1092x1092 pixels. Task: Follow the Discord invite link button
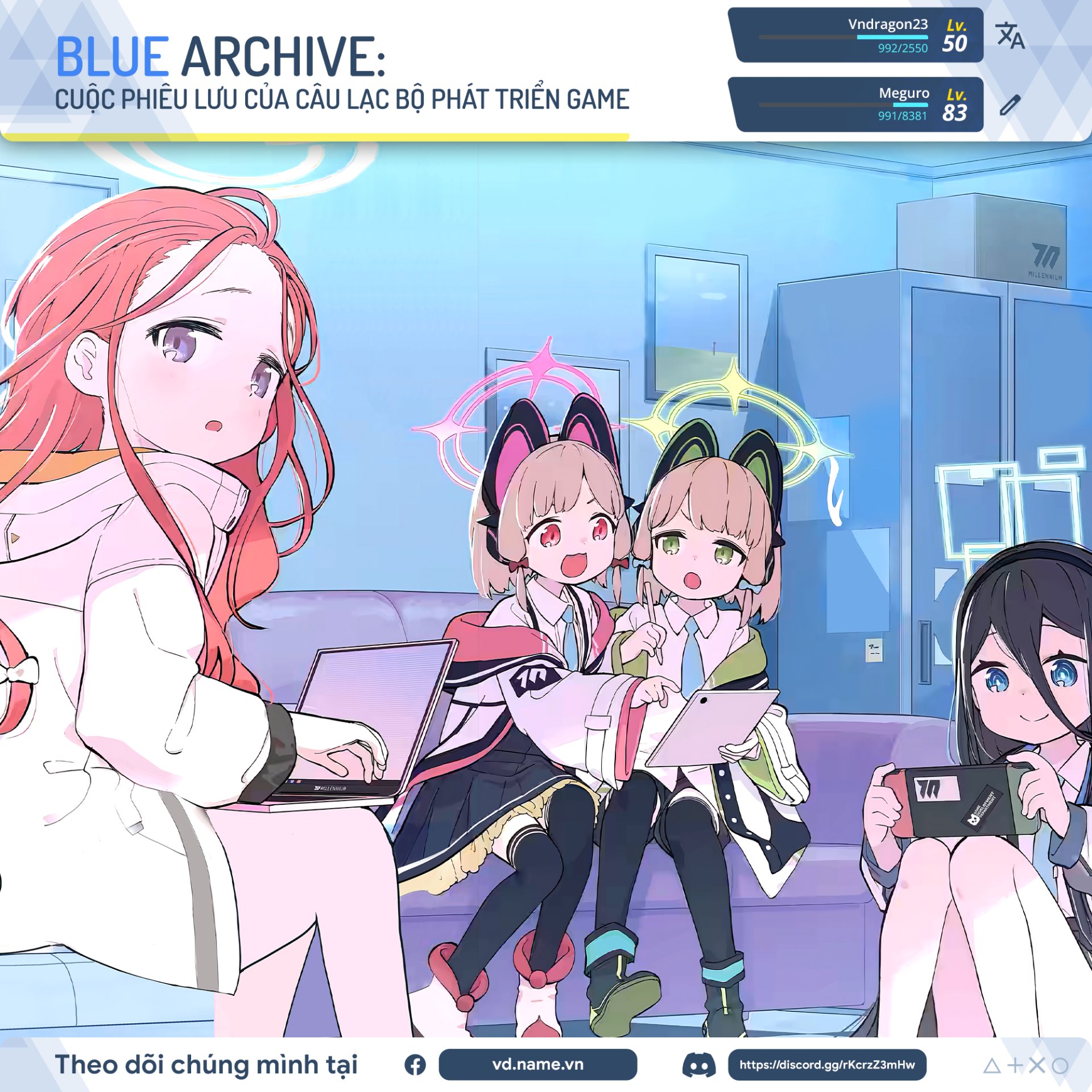pos(827,1064)
